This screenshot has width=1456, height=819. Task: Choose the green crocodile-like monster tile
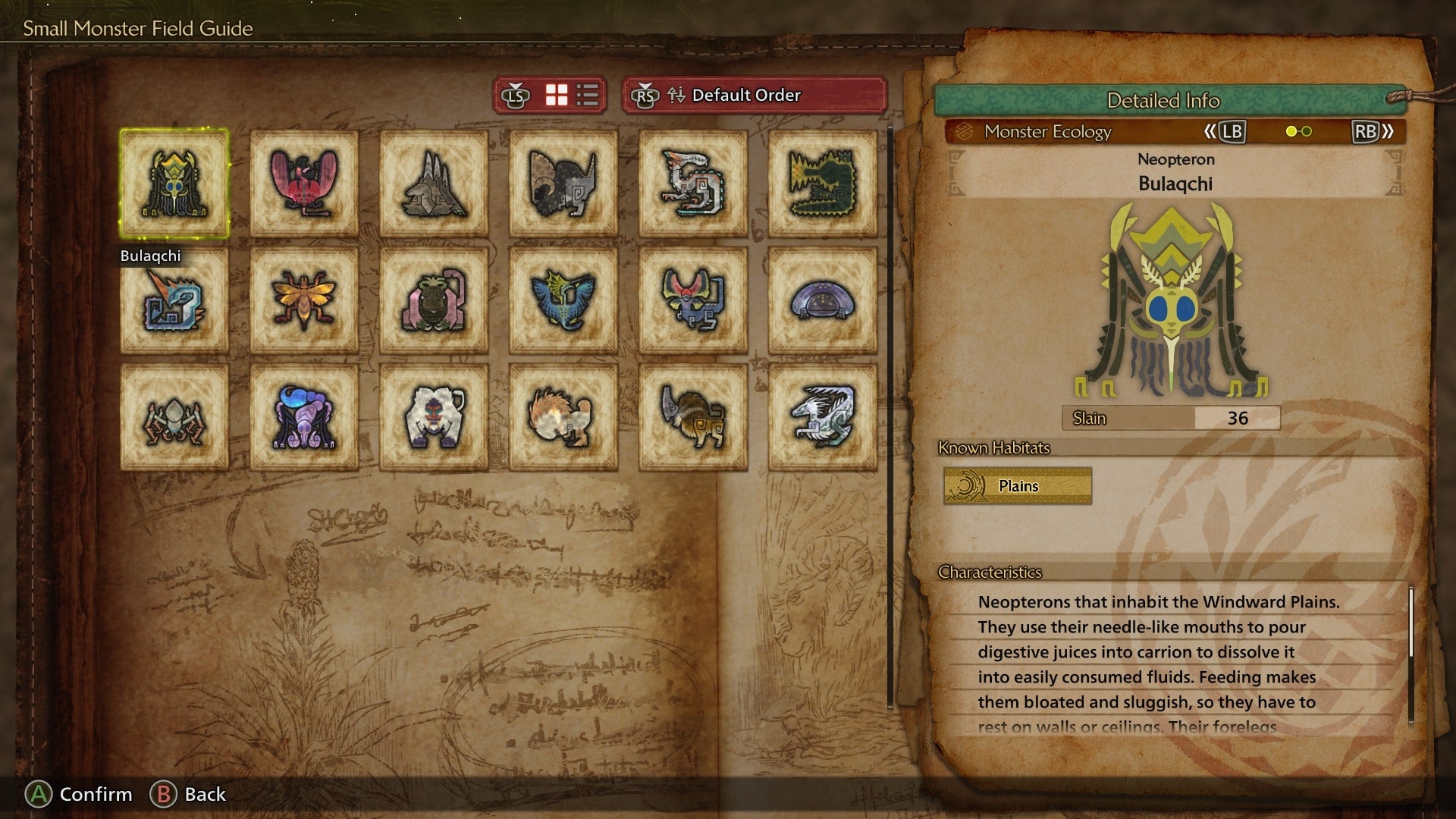(x=823, y=184)
